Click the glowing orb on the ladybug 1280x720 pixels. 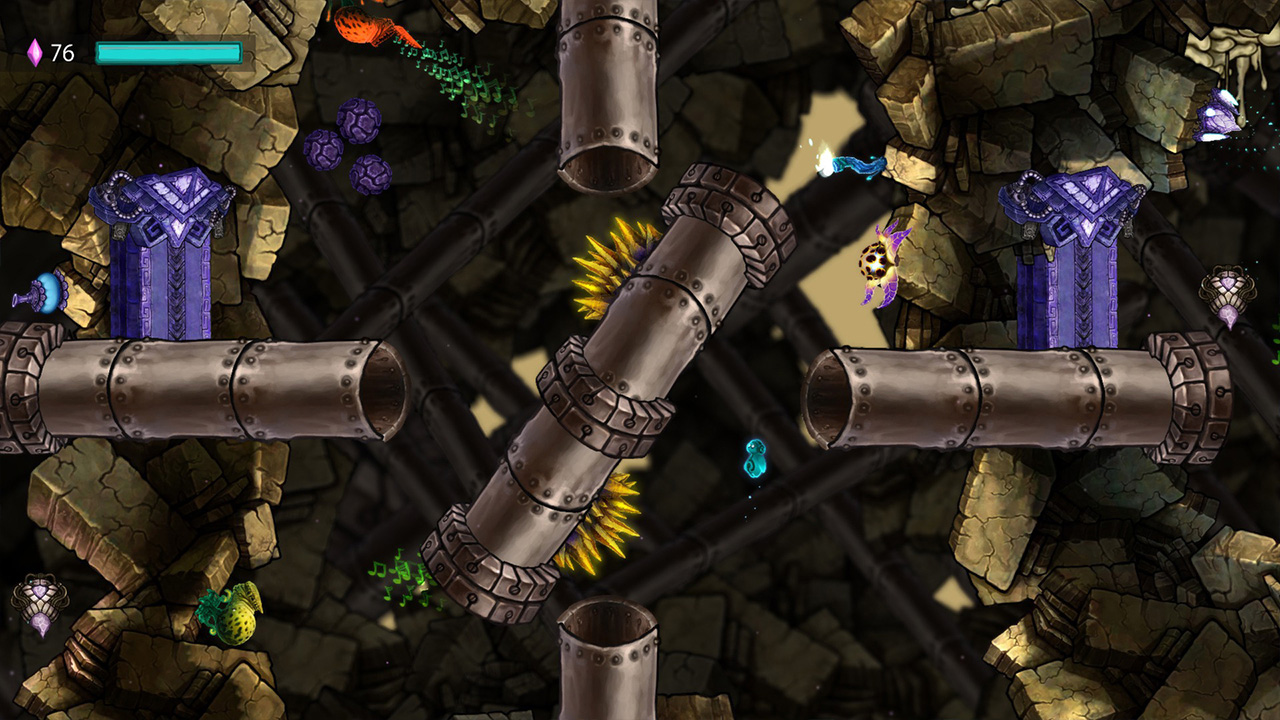click(x=874, y=262)
